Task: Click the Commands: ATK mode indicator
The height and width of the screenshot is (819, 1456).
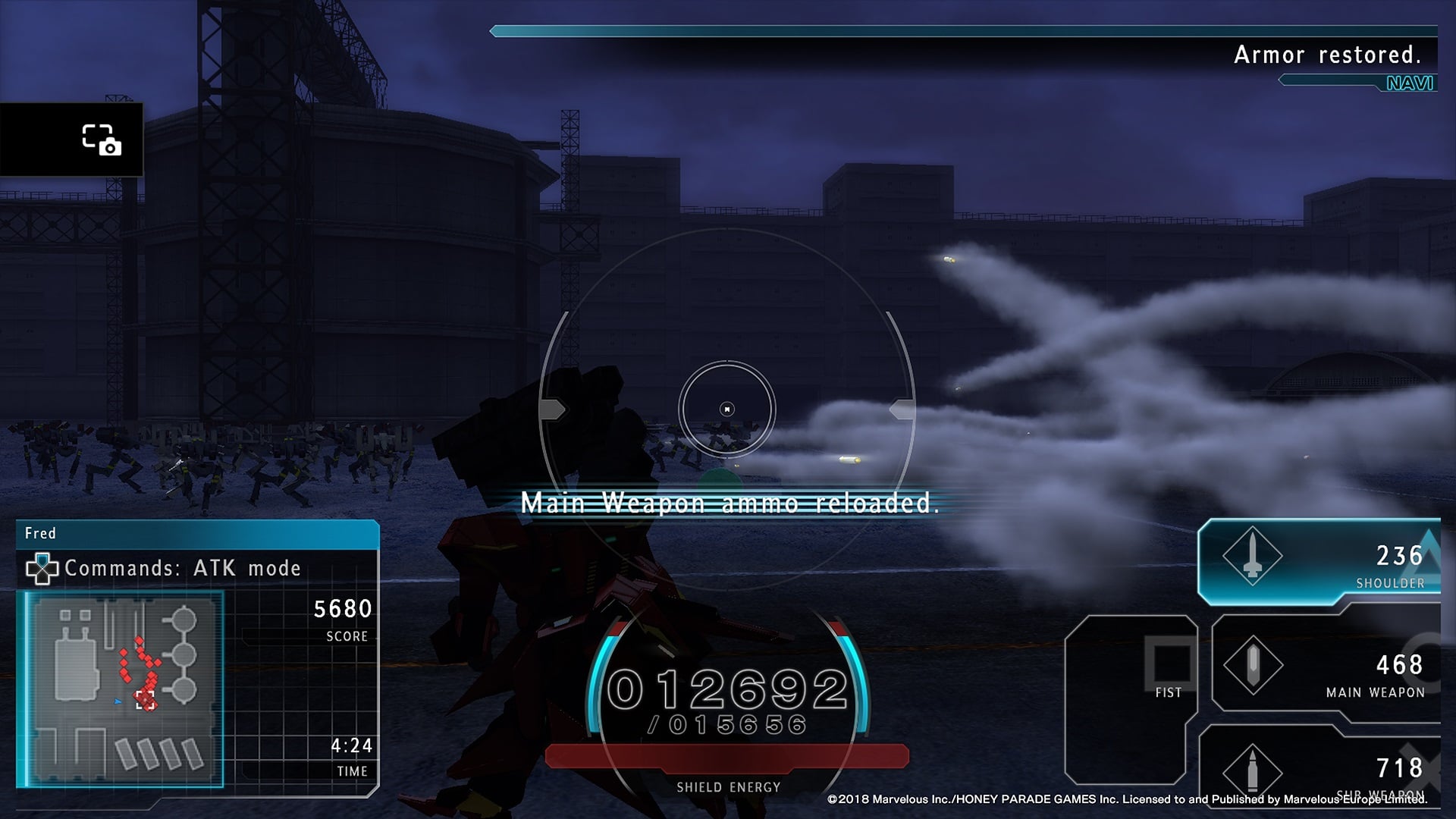Action: [165, 568]
